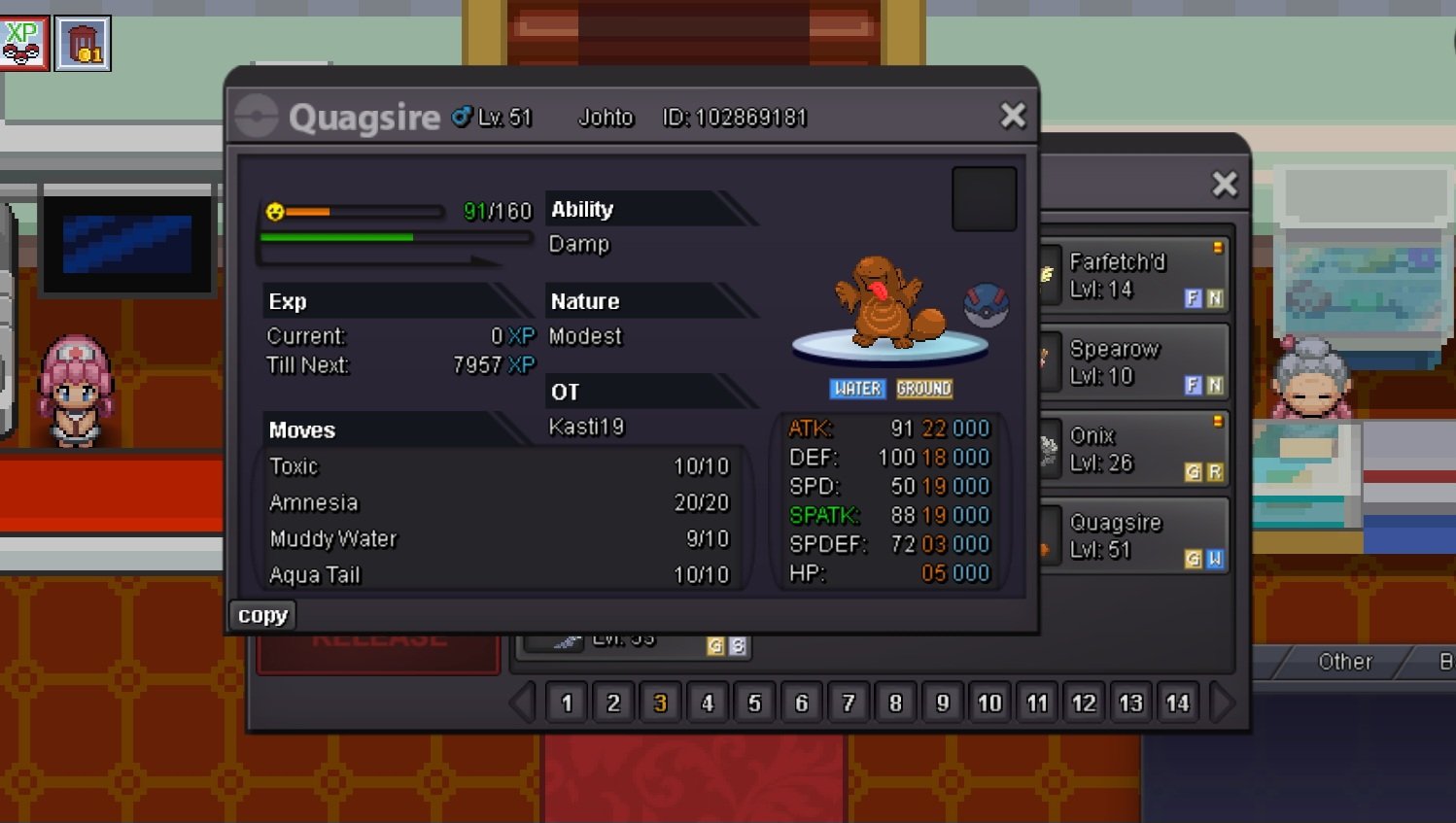
Task: Jump to box page 8
Action: tap(895, 703)
